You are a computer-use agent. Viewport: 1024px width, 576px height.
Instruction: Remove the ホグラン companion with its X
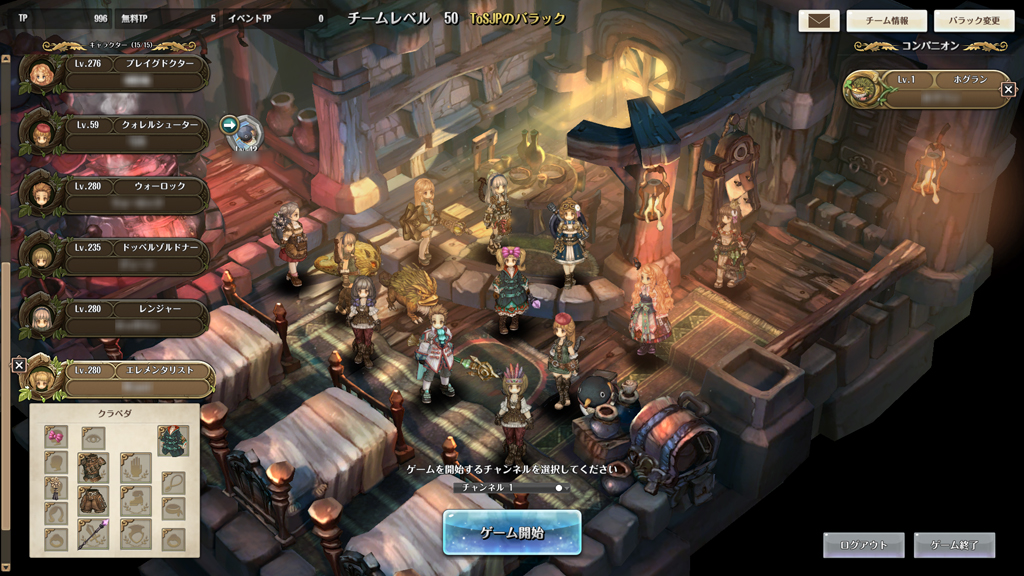1008,90
